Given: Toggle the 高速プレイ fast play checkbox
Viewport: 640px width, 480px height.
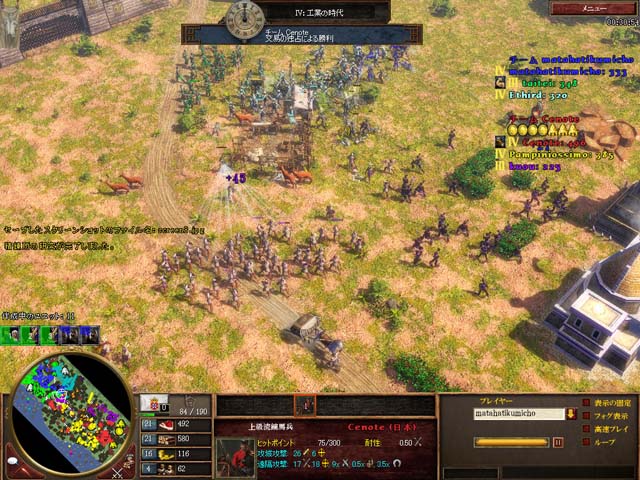Looking at the screenshot, I should pos(586,427).
